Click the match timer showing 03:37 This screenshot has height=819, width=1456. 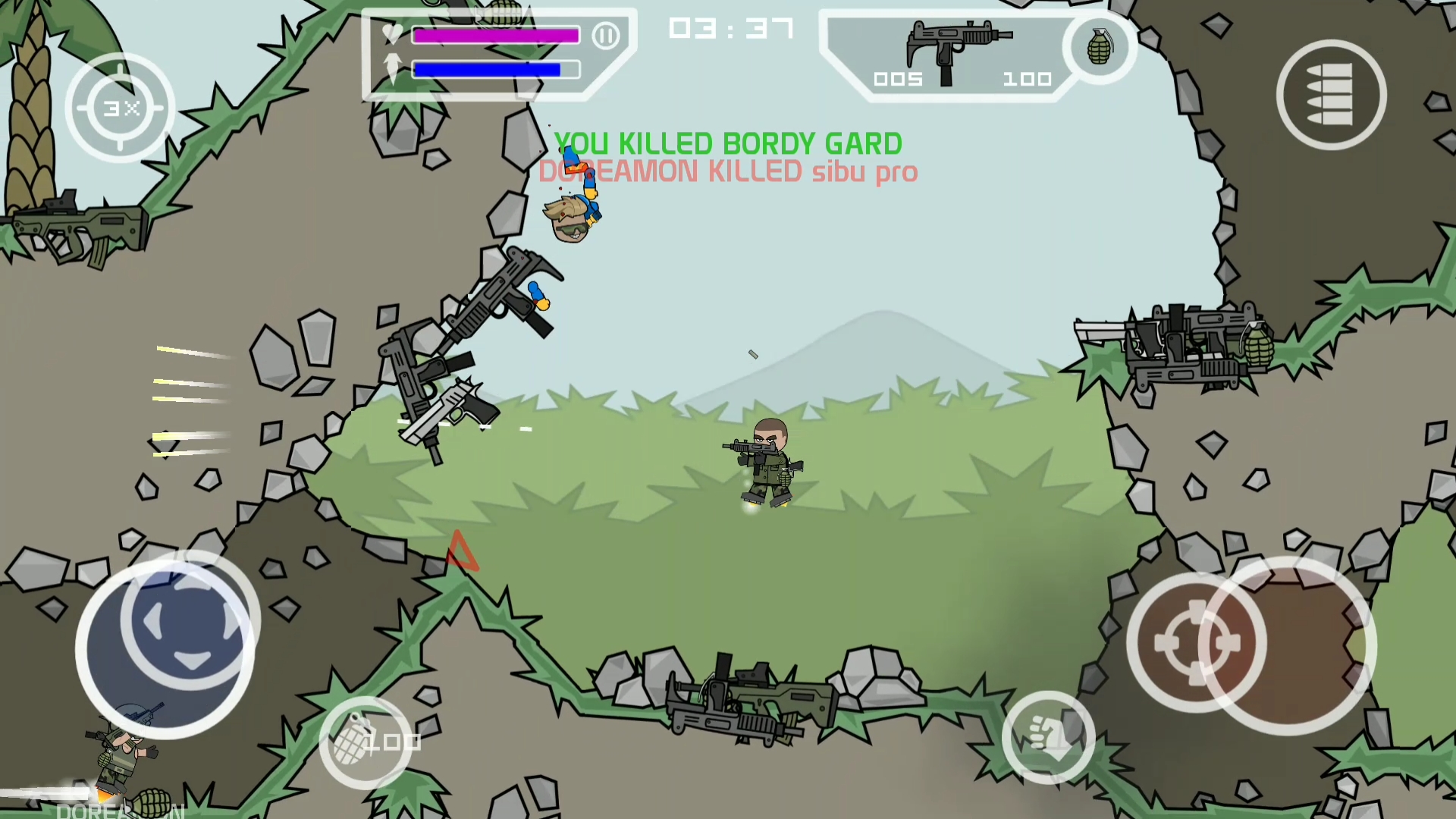tap(730, 29)
